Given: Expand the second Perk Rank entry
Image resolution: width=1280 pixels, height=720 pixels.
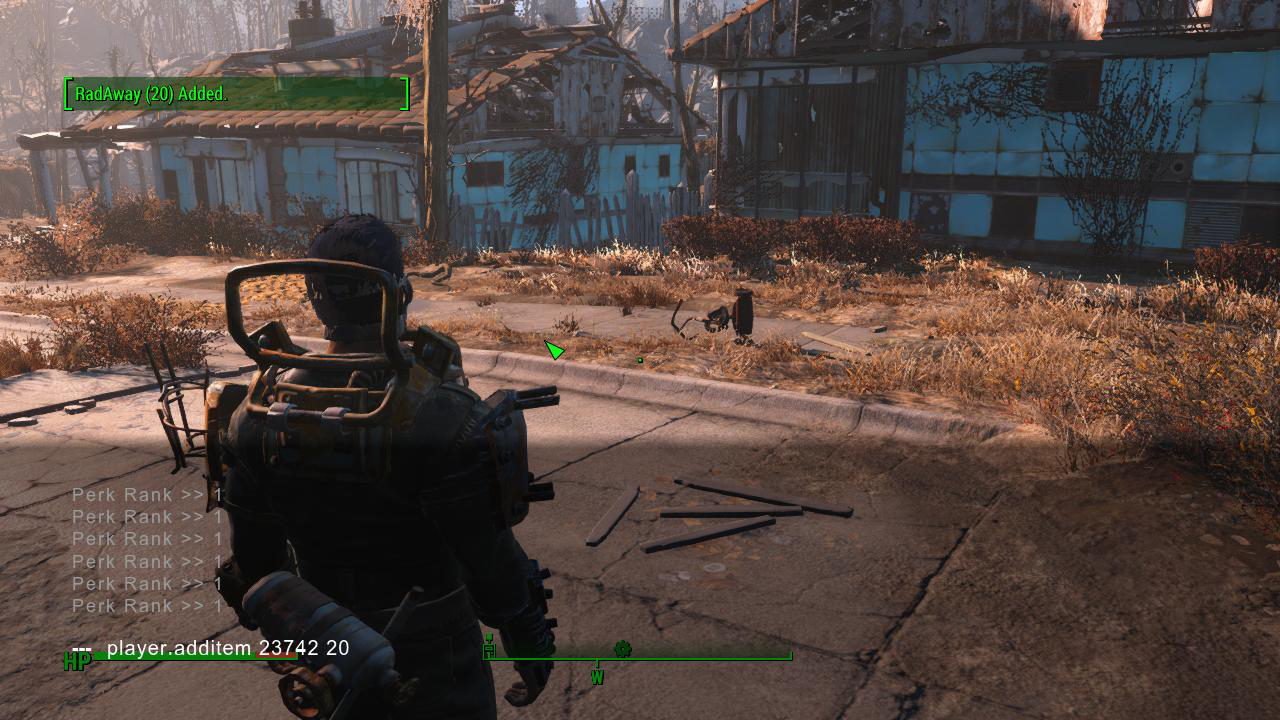Looking at the screenshot, I should click(146, 517).
